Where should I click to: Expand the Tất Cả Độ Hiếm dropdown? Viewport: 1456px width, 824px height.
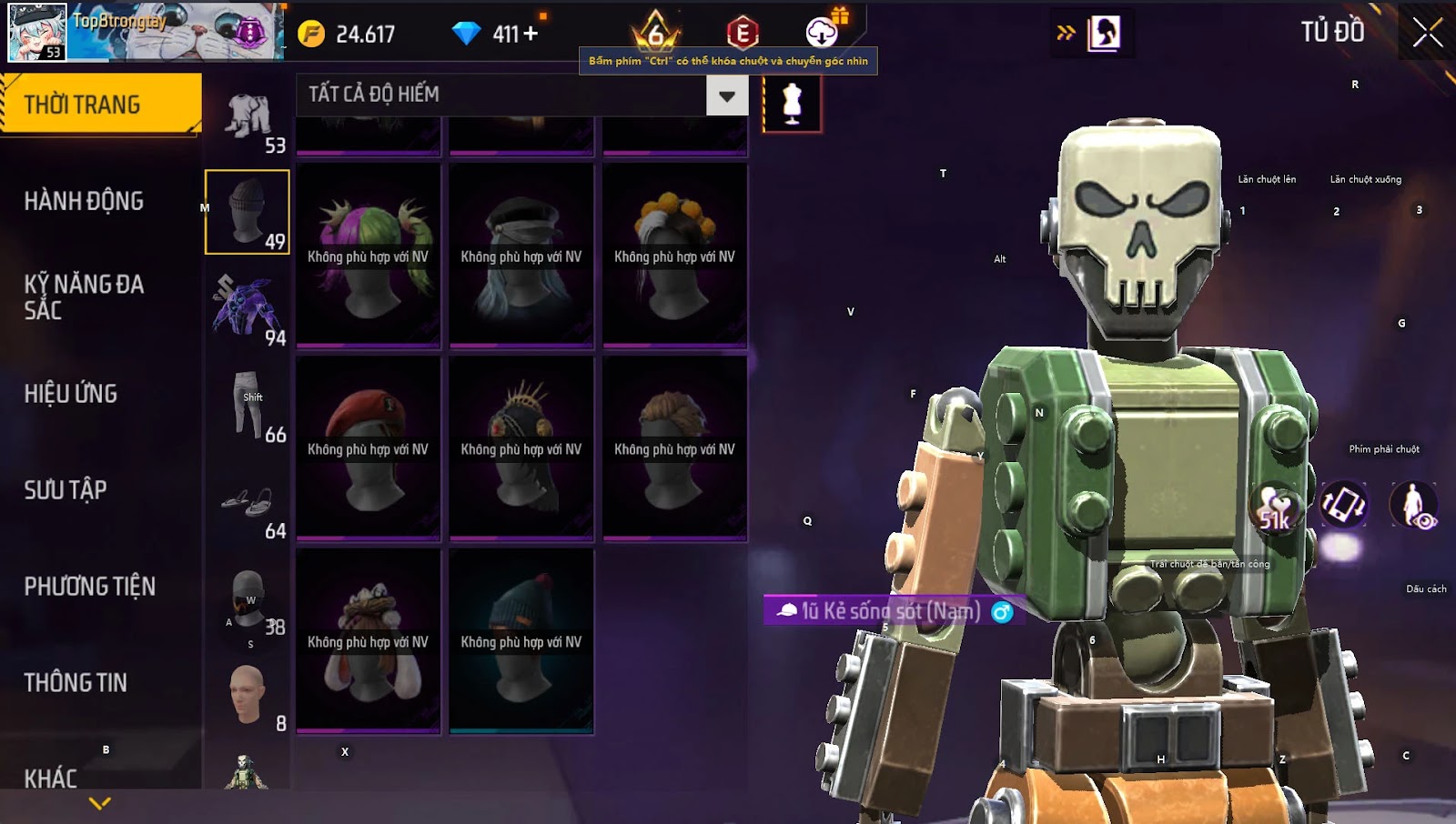point(726,95)
